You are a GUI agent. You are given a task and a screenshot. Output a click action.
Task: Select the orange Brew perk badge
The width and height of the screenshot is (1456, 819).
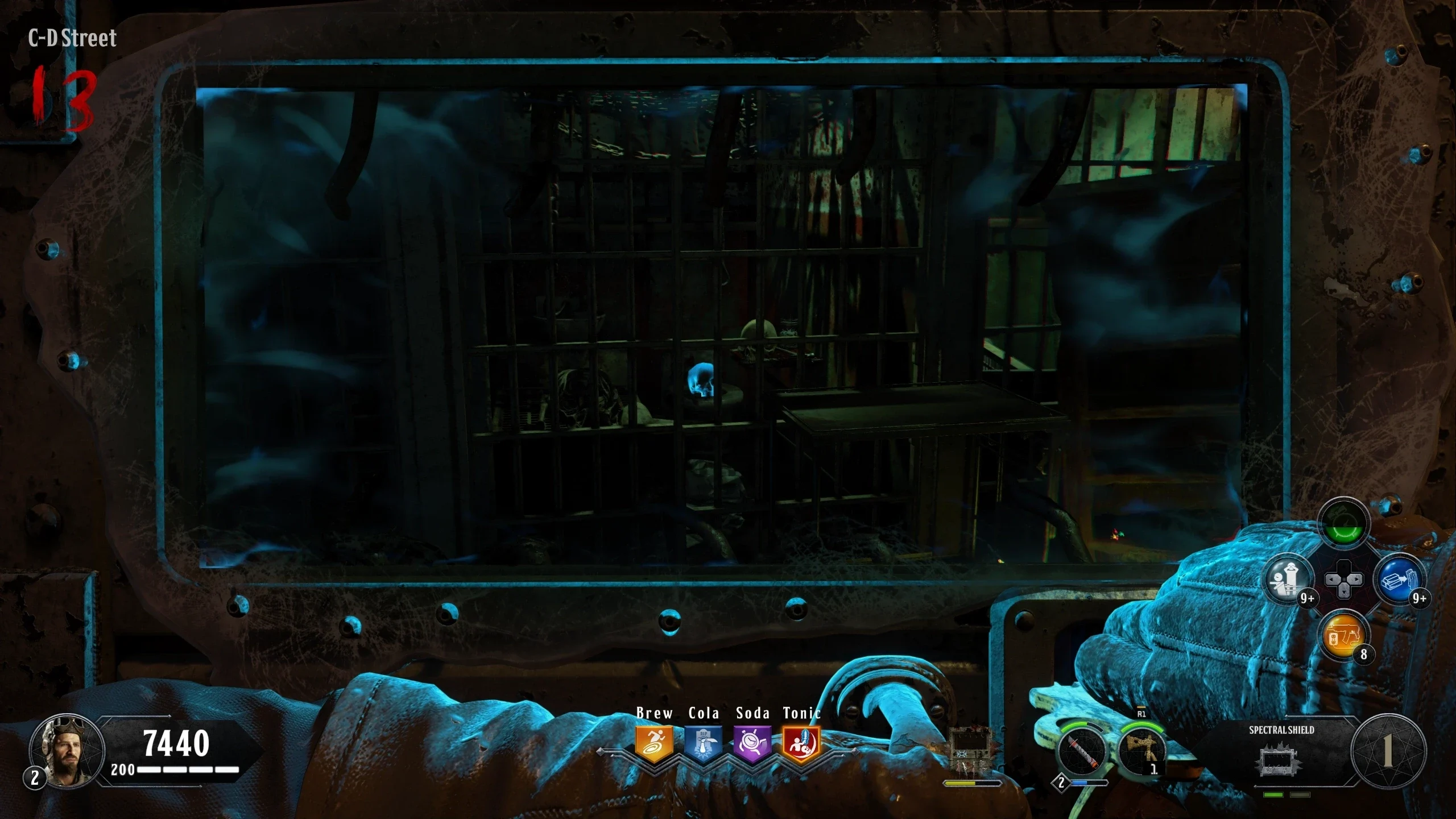(654, 743)
